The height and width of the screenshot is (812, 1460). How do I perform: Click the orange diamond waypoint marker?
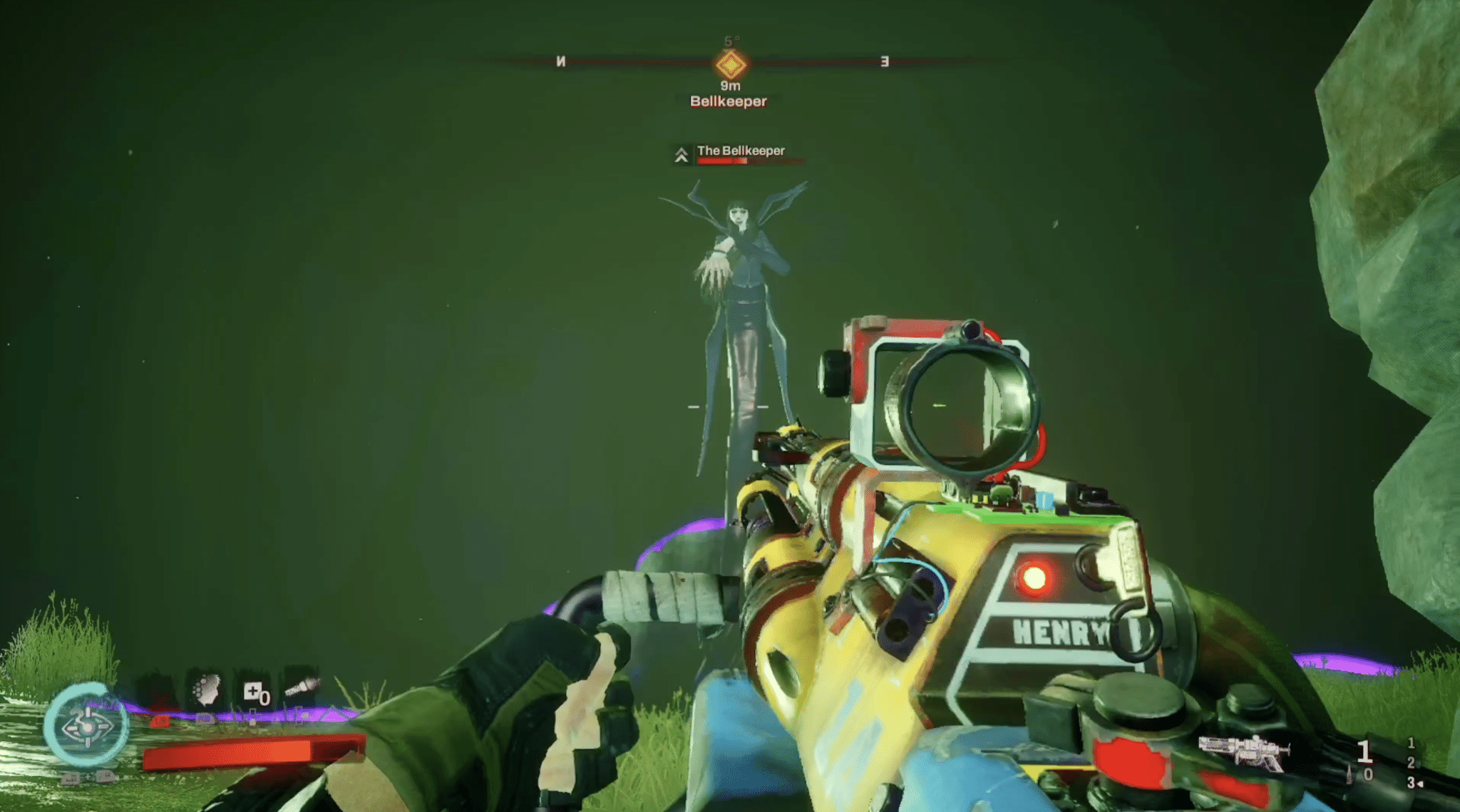click(x=729, y=66)
